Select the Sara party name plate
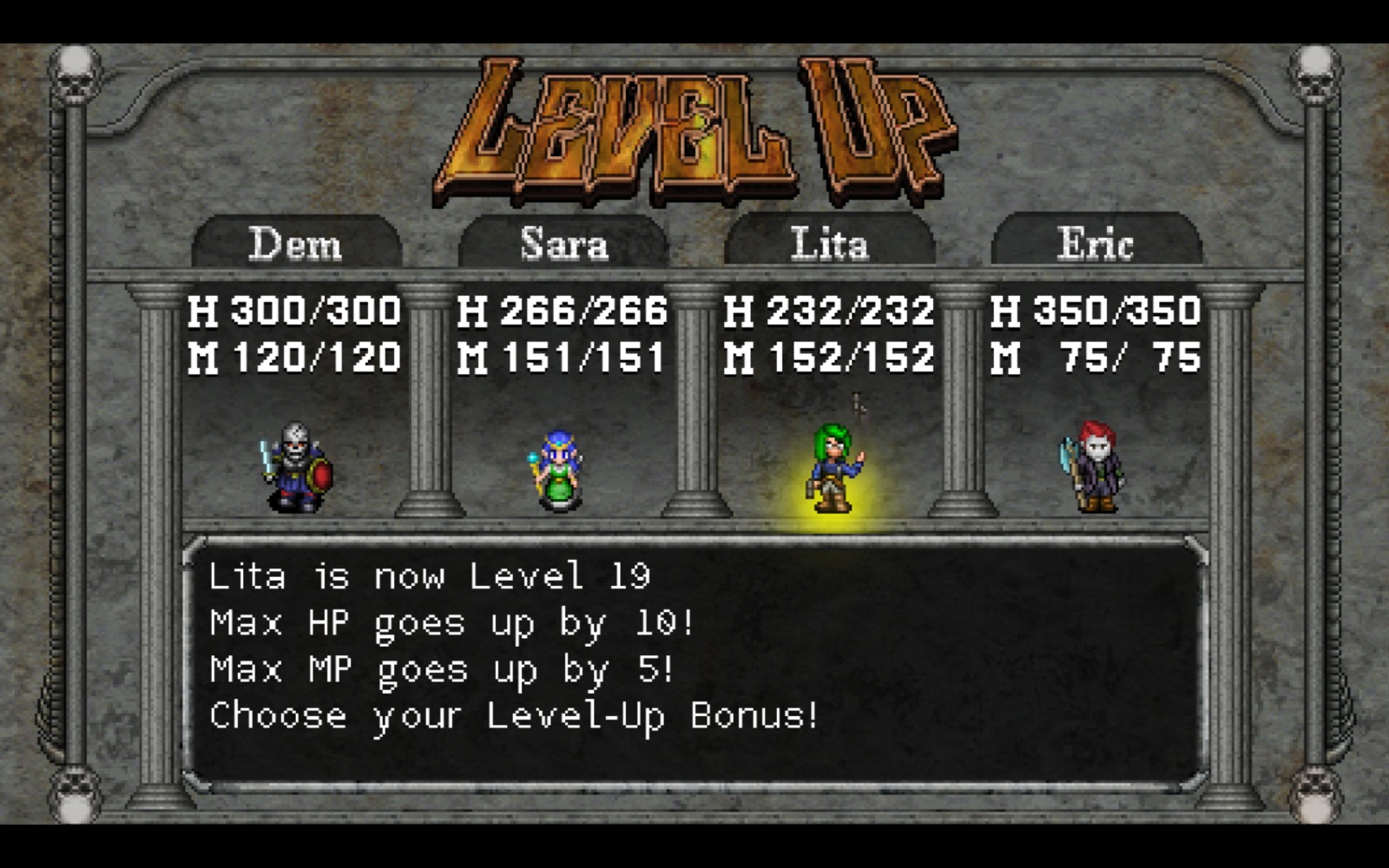 pyautogui.click(x=563, y=243)
